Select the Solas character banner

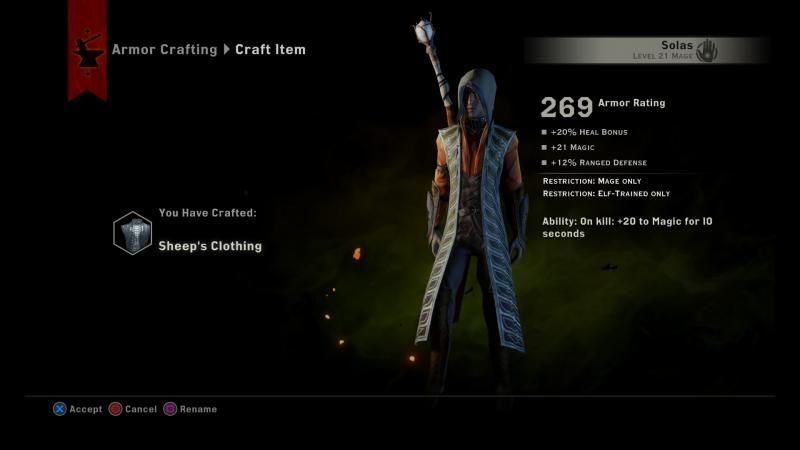pos(646,50)
